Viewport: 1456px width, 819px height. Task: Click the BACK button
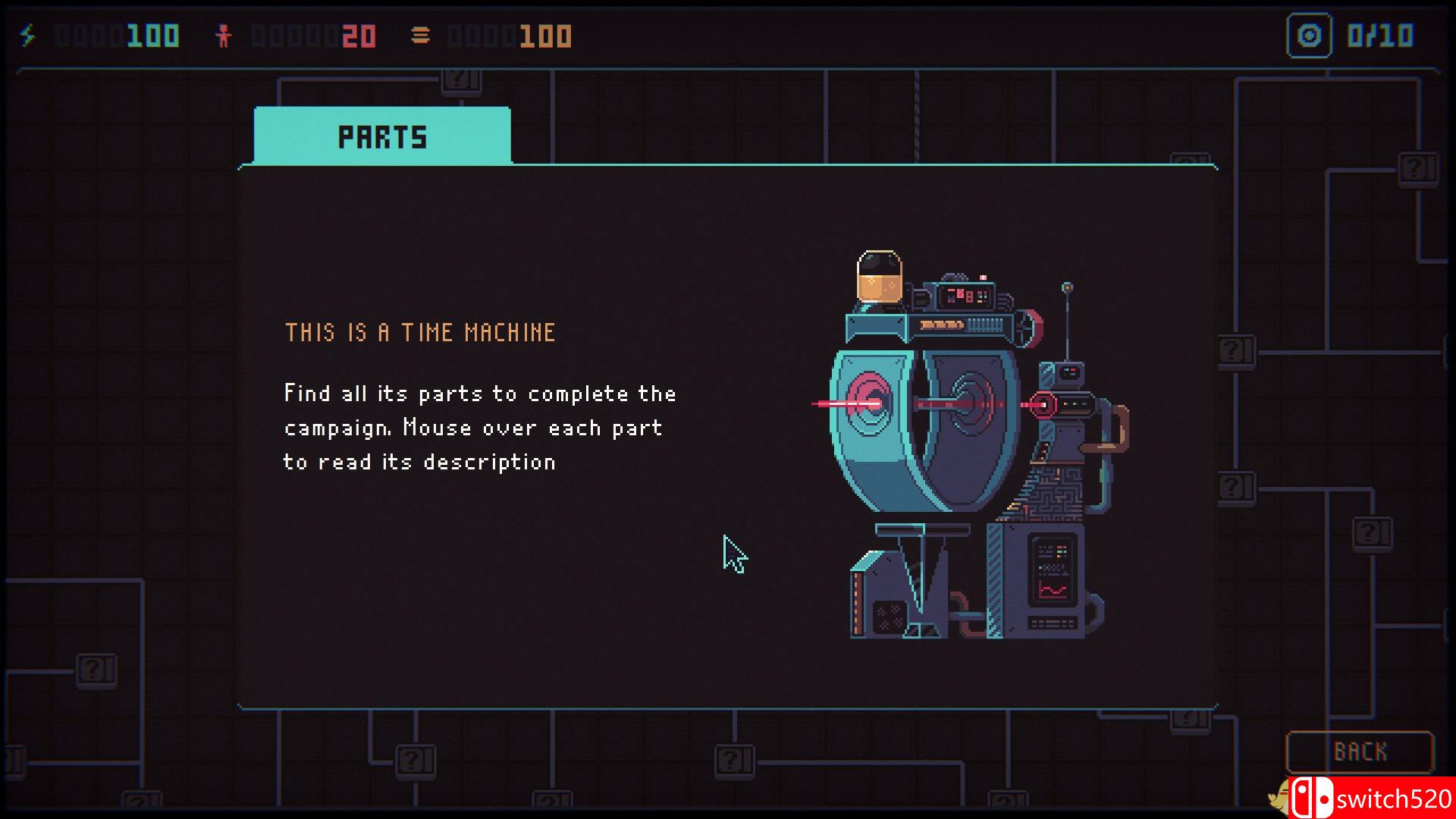1359,752
